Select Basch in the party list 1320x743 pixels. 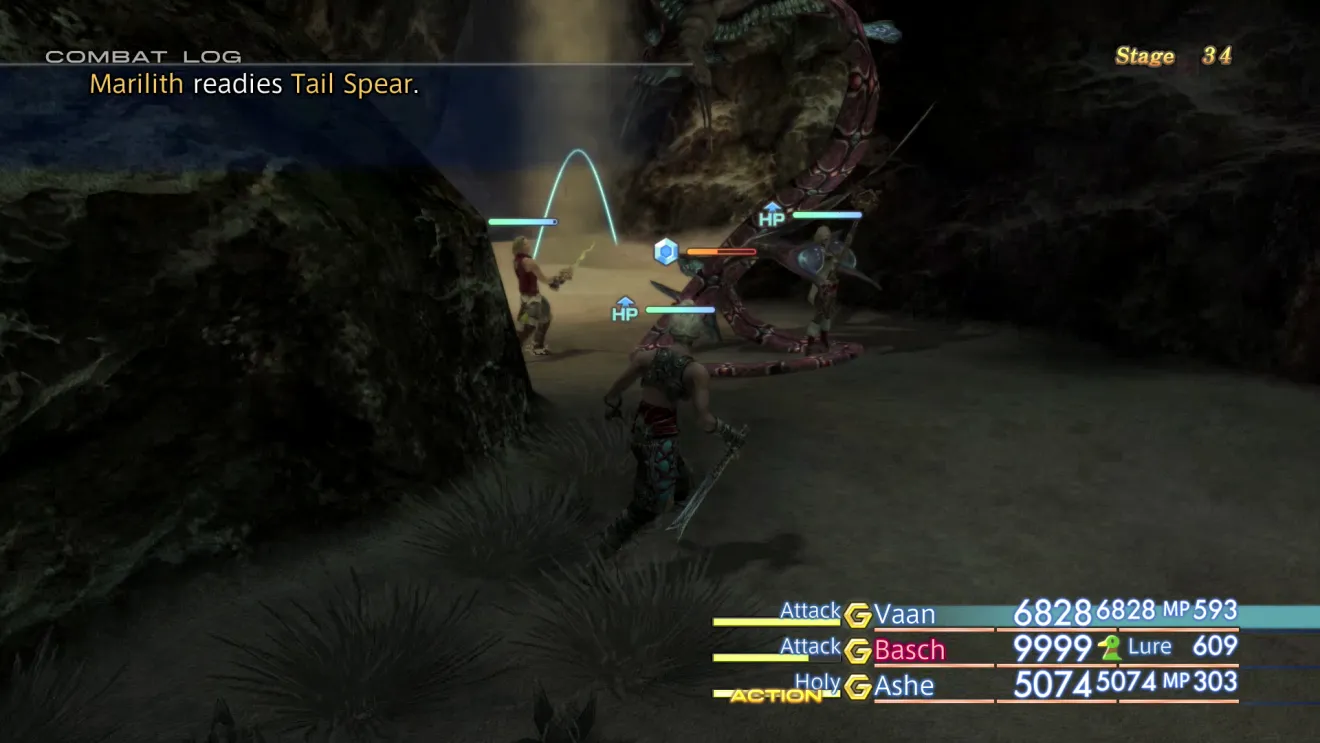pos(909,650)
